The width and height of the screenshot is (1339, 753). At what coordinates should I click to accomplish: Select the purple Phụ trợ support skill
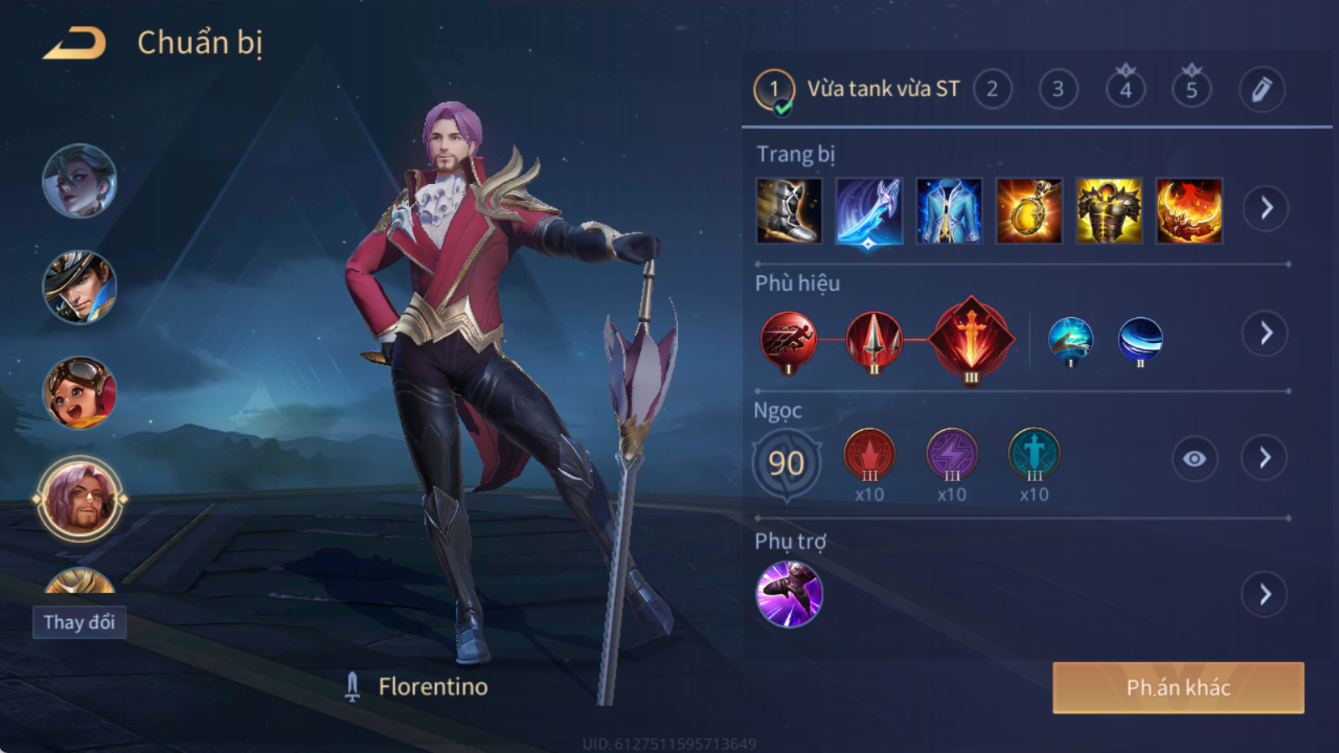click(789, 594)
